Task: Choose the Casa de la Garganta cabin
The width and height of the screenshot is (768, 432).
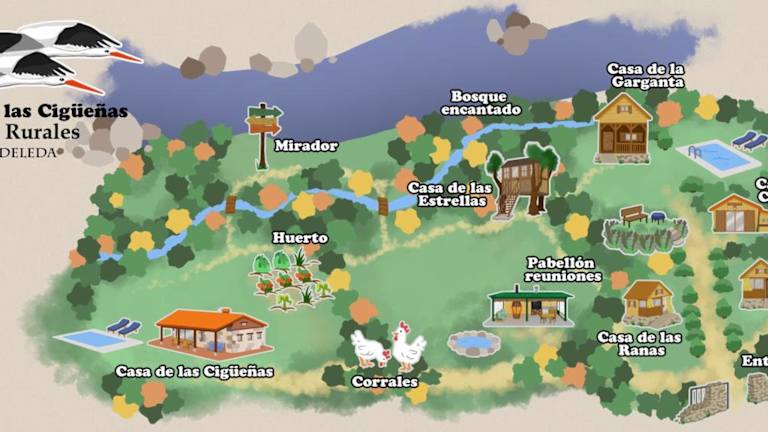Action: tap(622, 128)
